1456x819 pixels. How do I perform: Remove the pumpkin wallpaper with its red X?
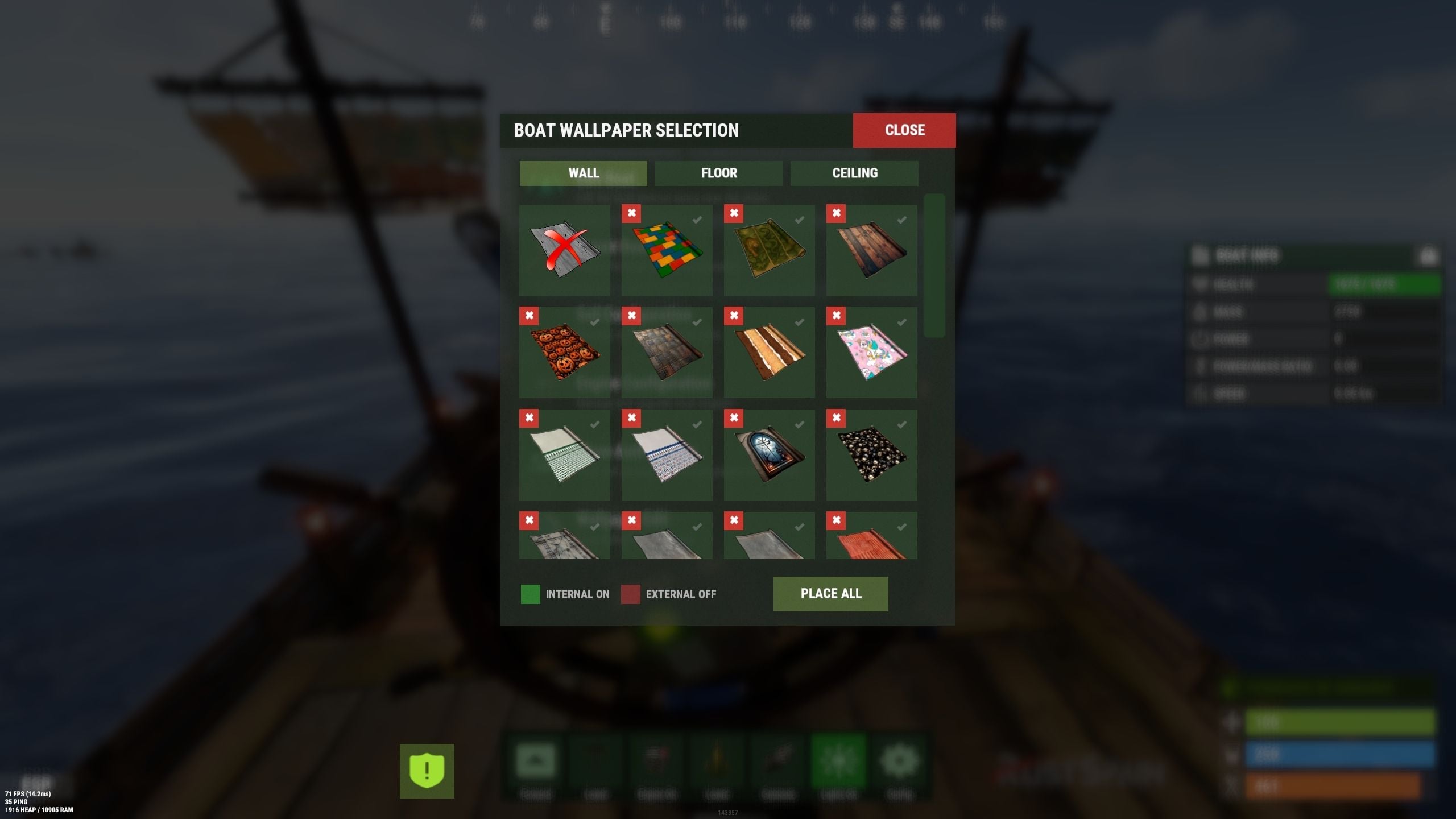click(x=529, y=316)
